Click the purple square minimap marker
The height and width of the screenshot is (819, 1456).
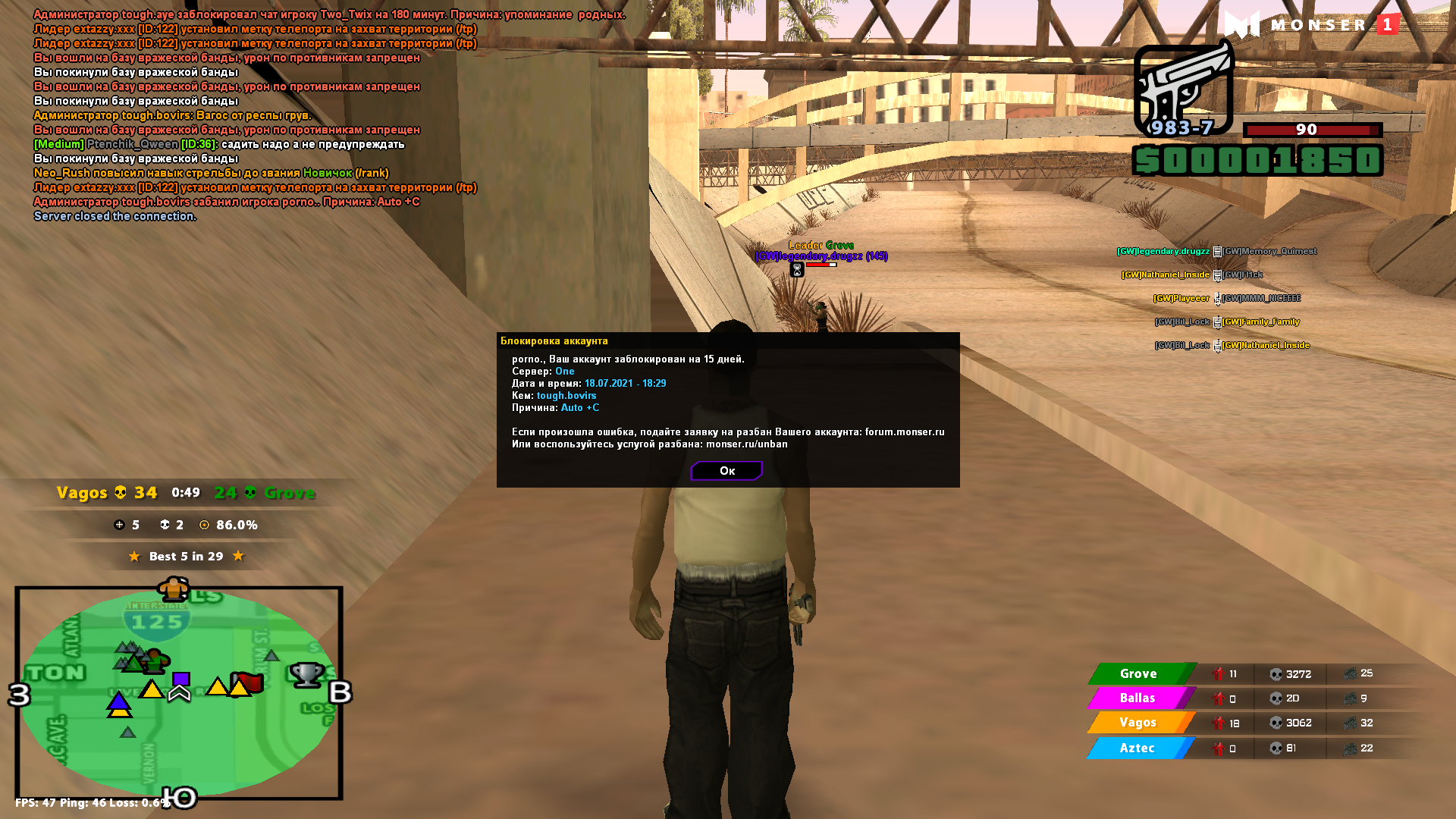(x=180, y=679)
